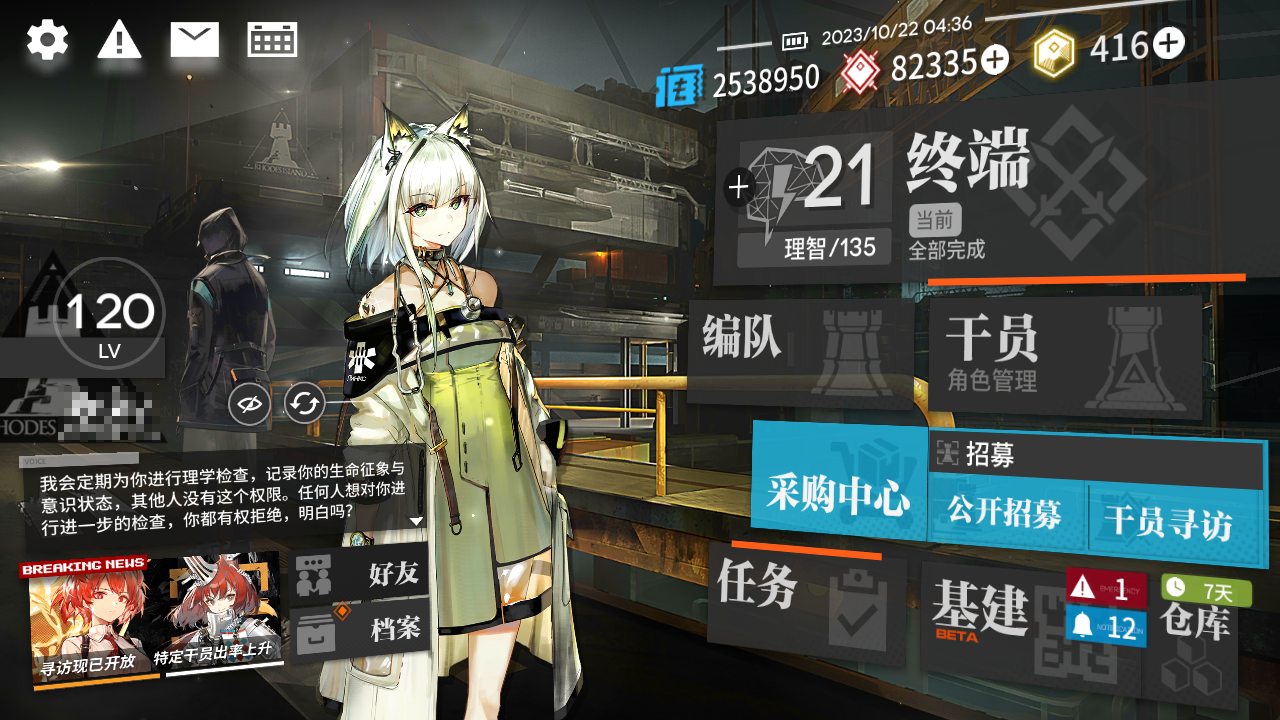Enter the 采购中心 store
This screenshot has width=1280, height=720.
coord(838,492)
